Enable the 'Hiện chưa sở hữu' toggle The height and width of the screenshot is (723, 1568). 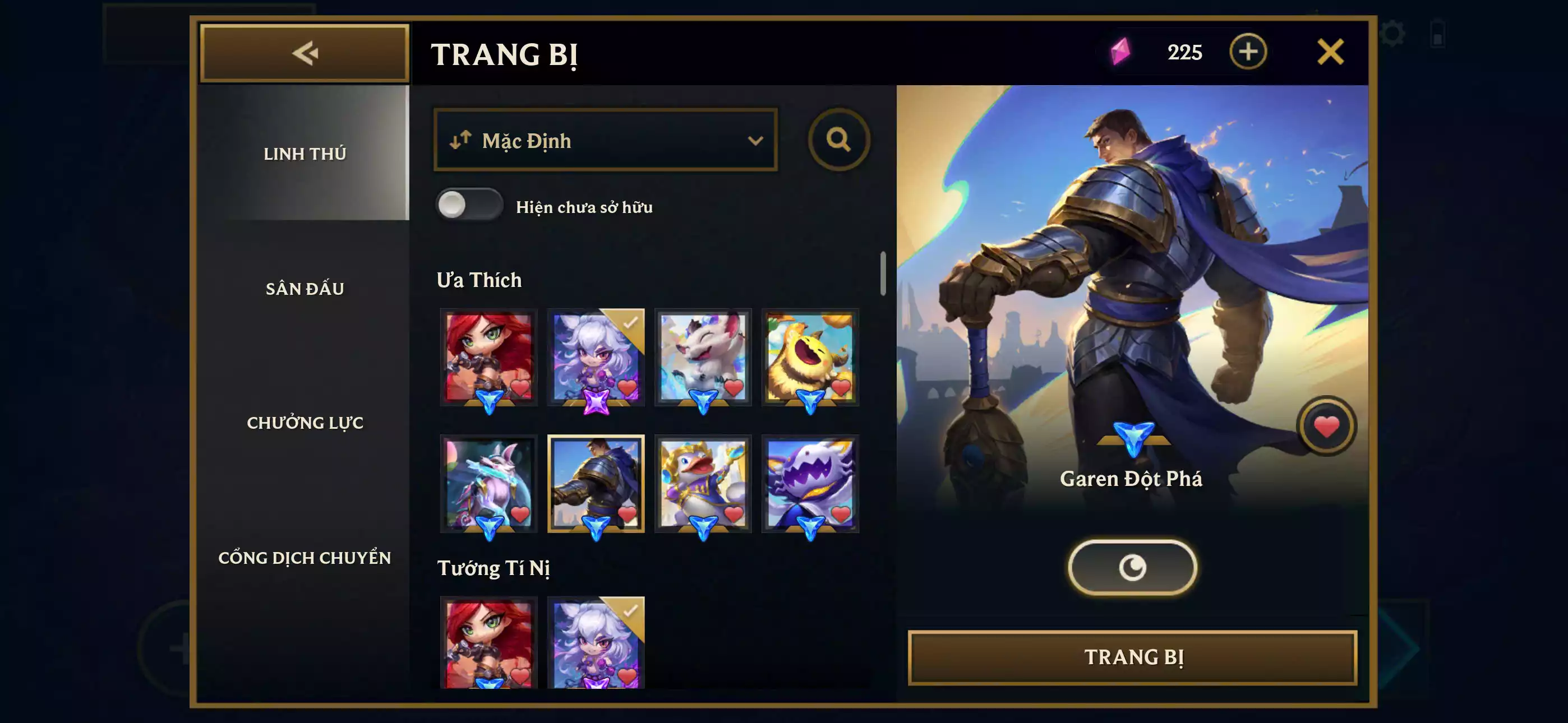[469, 207]
